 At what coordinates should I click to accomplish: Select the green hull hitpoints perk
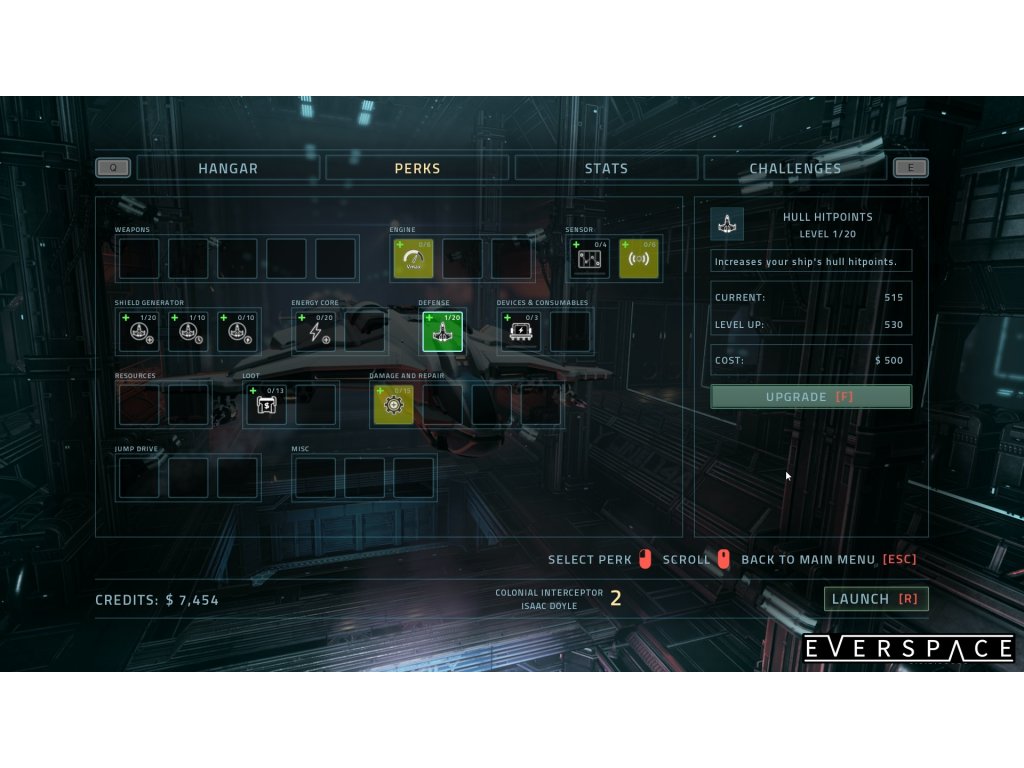(442, 332)
